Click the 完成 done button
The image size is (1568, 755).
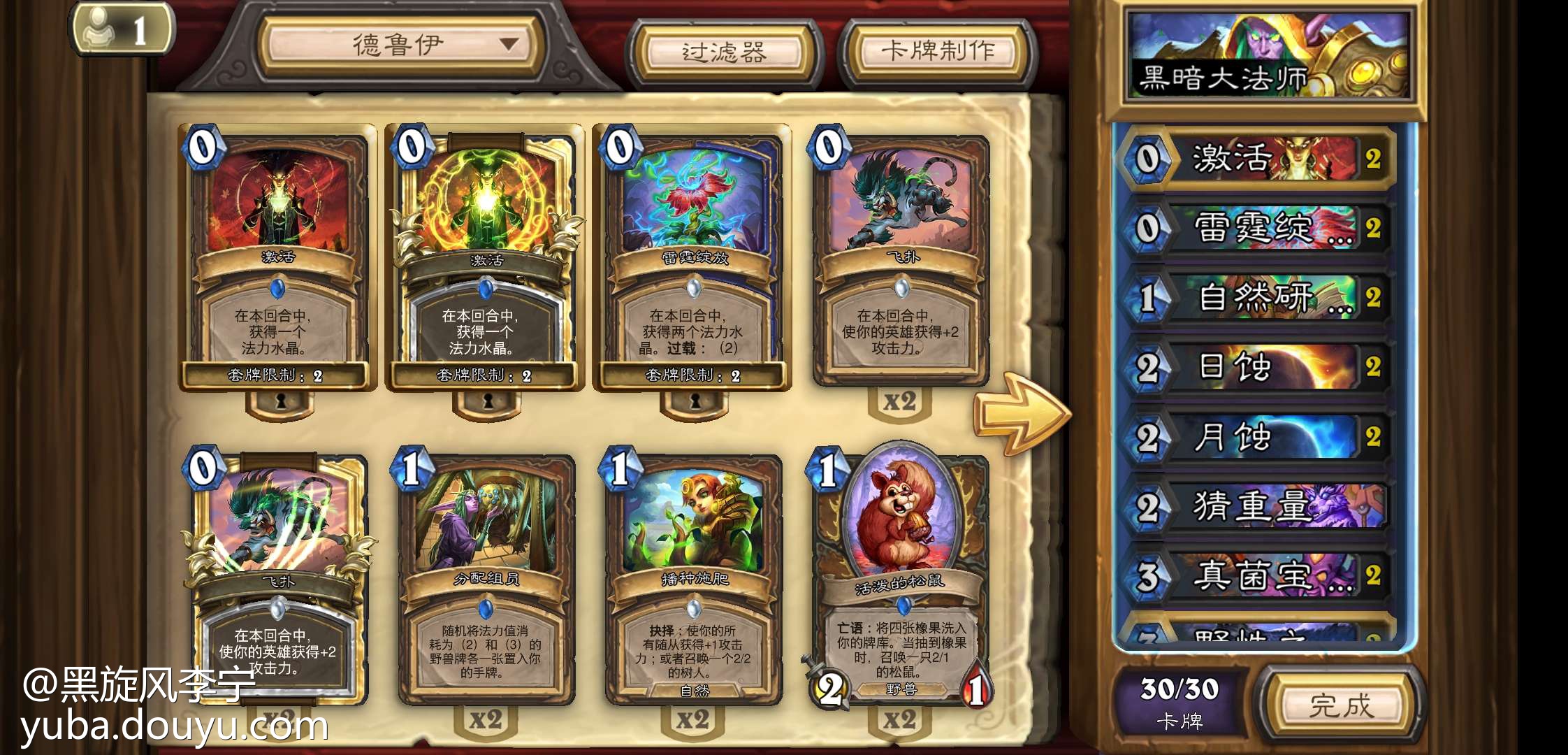coord(1340,705)
